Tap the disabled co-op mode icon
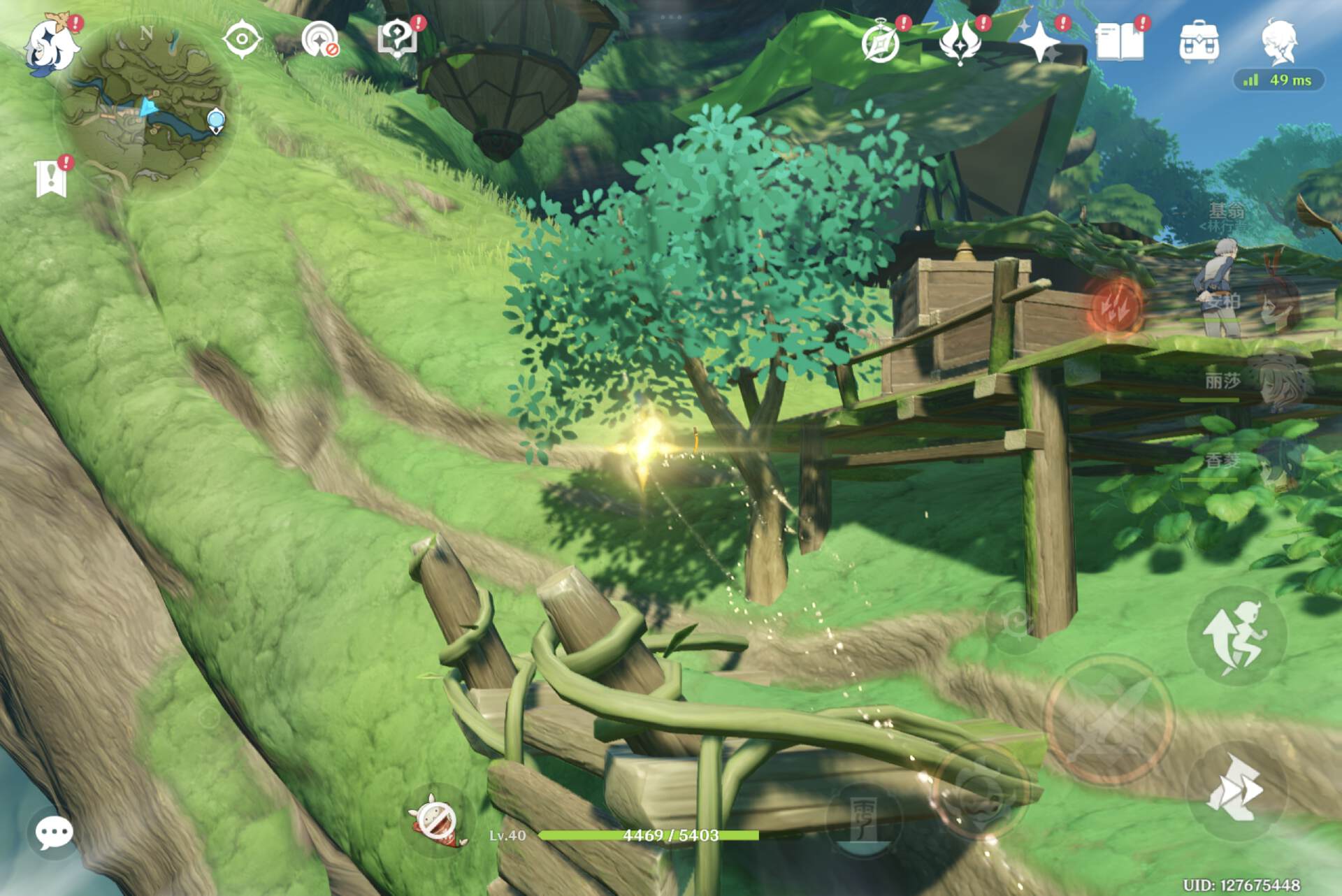The width and height of the screenshot is (1342, 896). [320, 41]
